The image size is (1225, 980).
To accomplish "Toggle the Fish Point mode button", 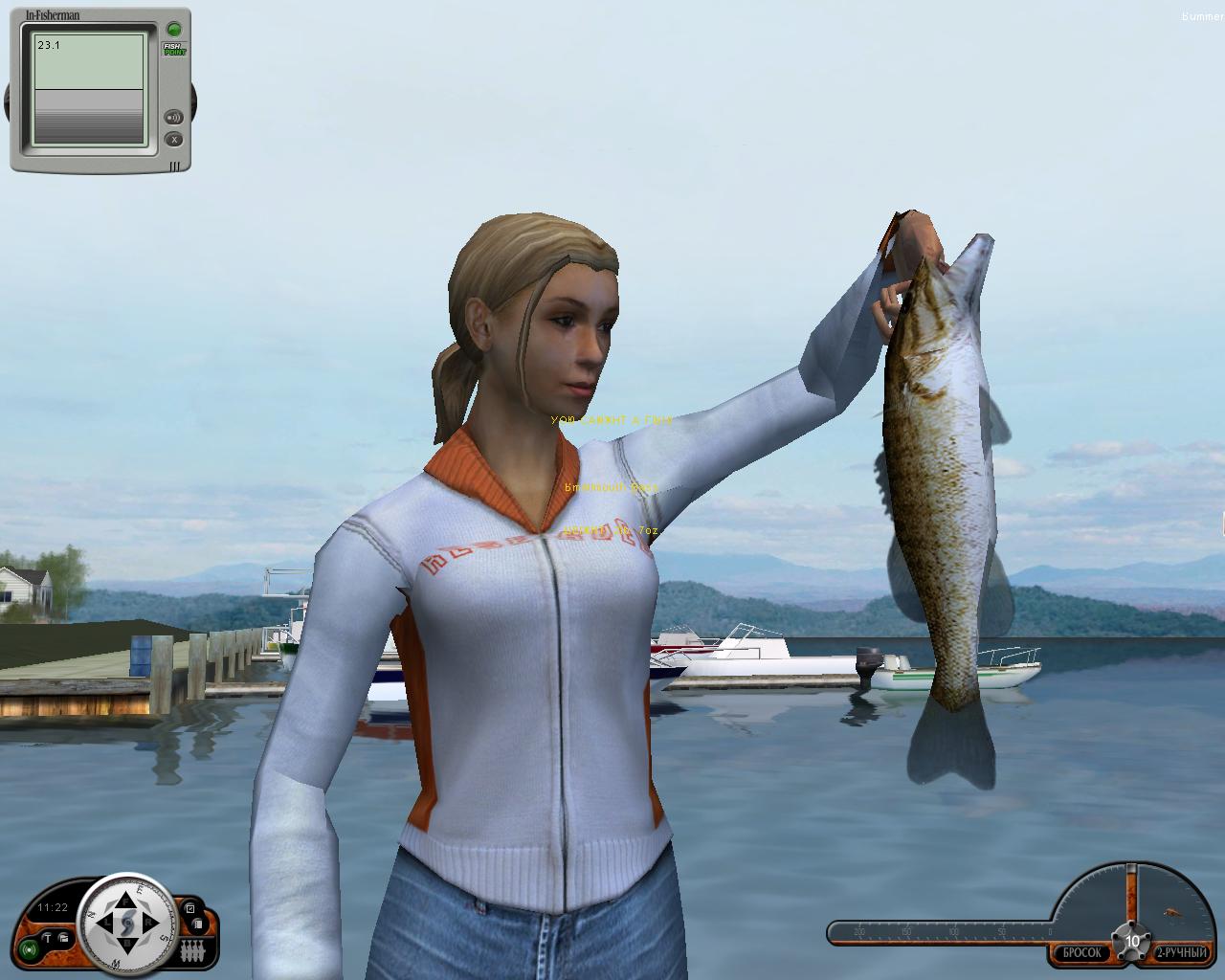I will (x=173, y=49).
